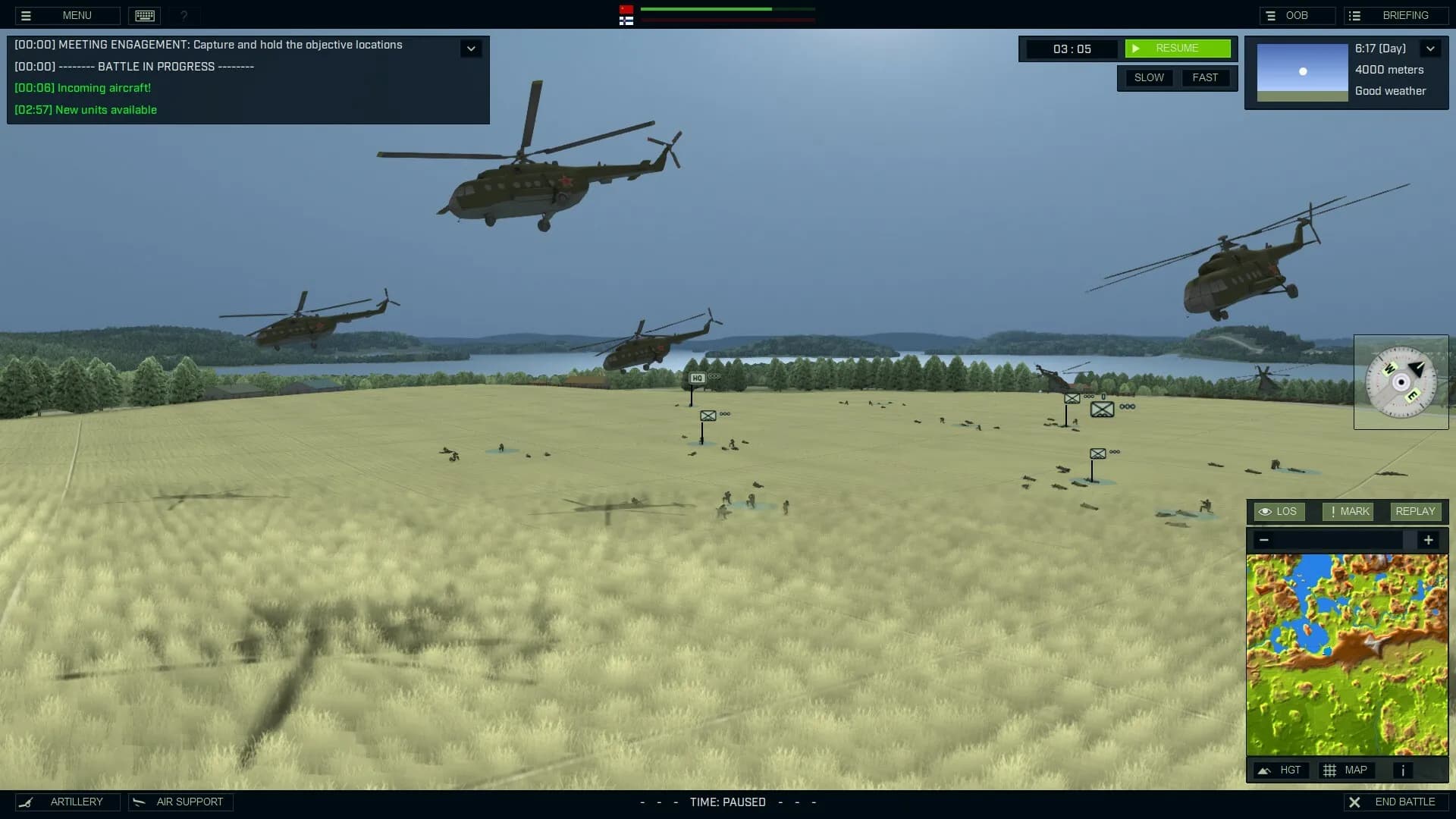This screenshot has width=1456, height=819.
Task: Click the compass to reorient view
Action: [1401, 382]
